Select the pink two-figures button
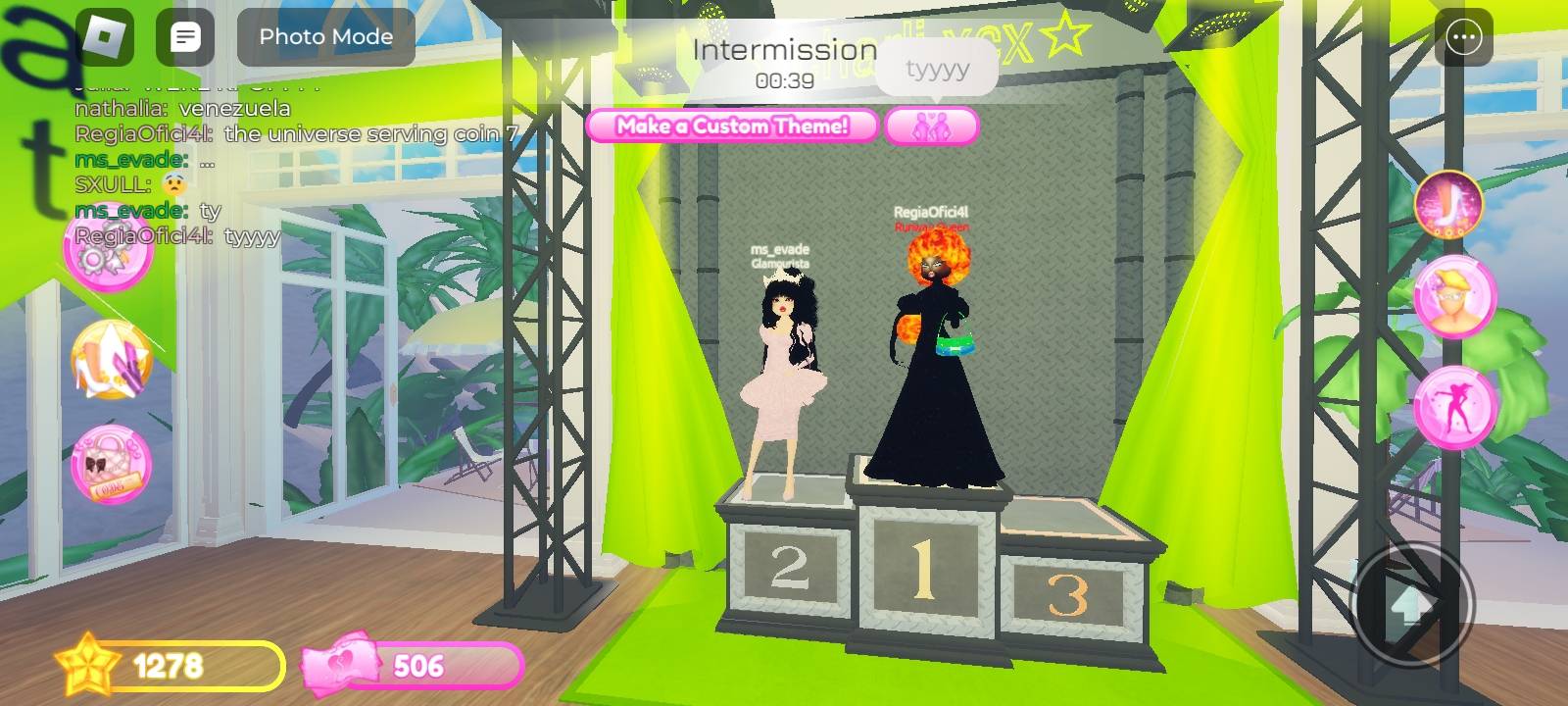Screen dimensions: 1568x706 (x=931, y=126)
